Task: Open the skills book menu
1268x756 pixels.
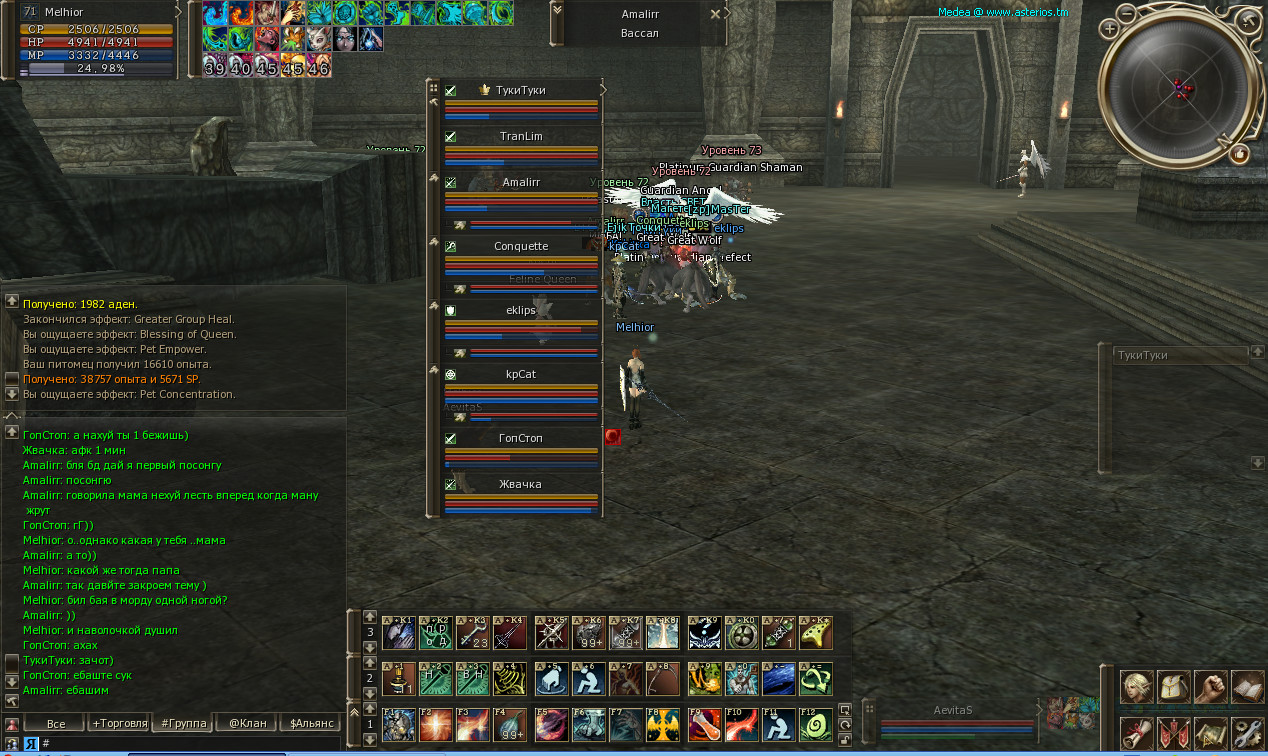Action: [x=1247, y=687]
